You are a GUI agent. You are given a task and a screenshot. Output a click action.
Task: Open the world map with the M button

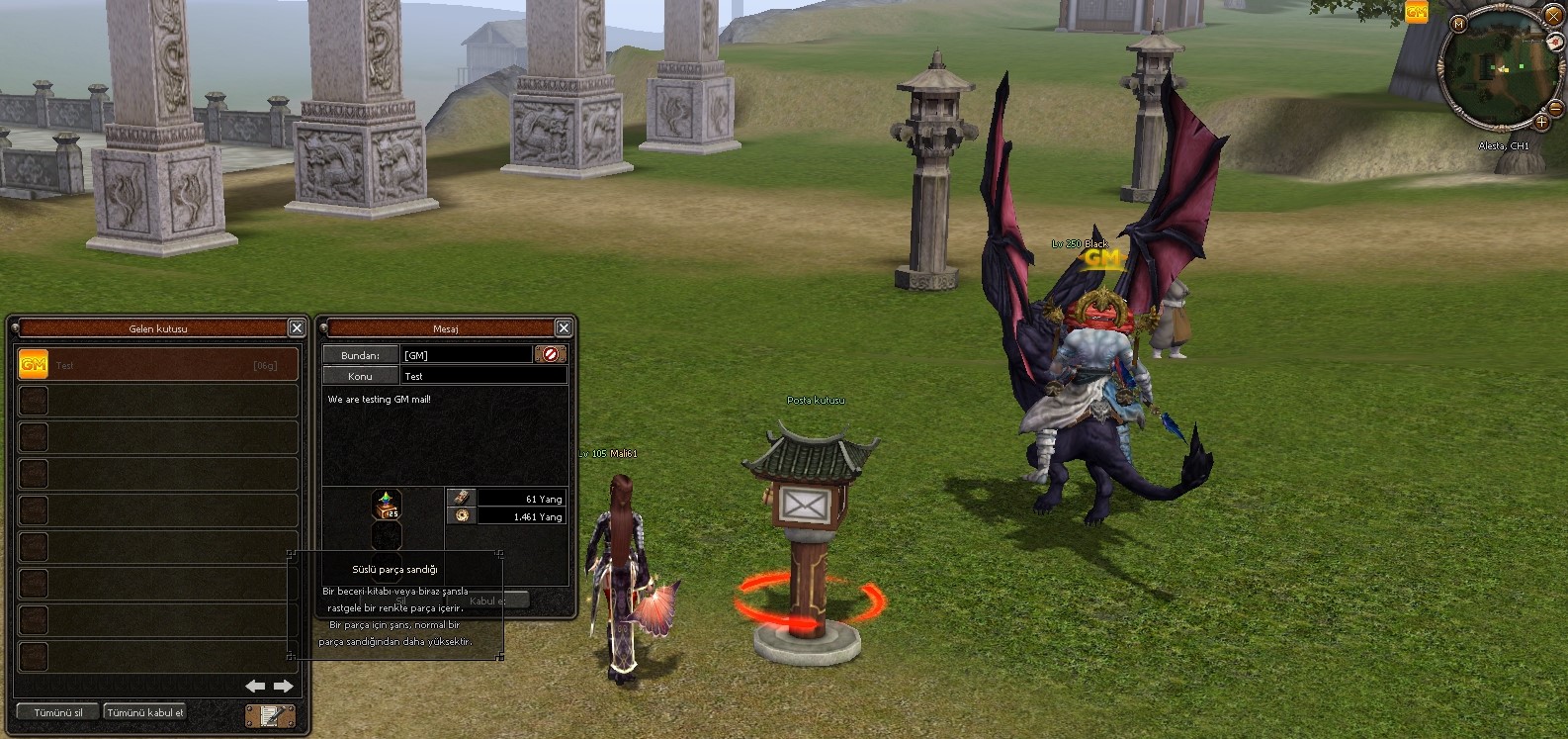1458,23
